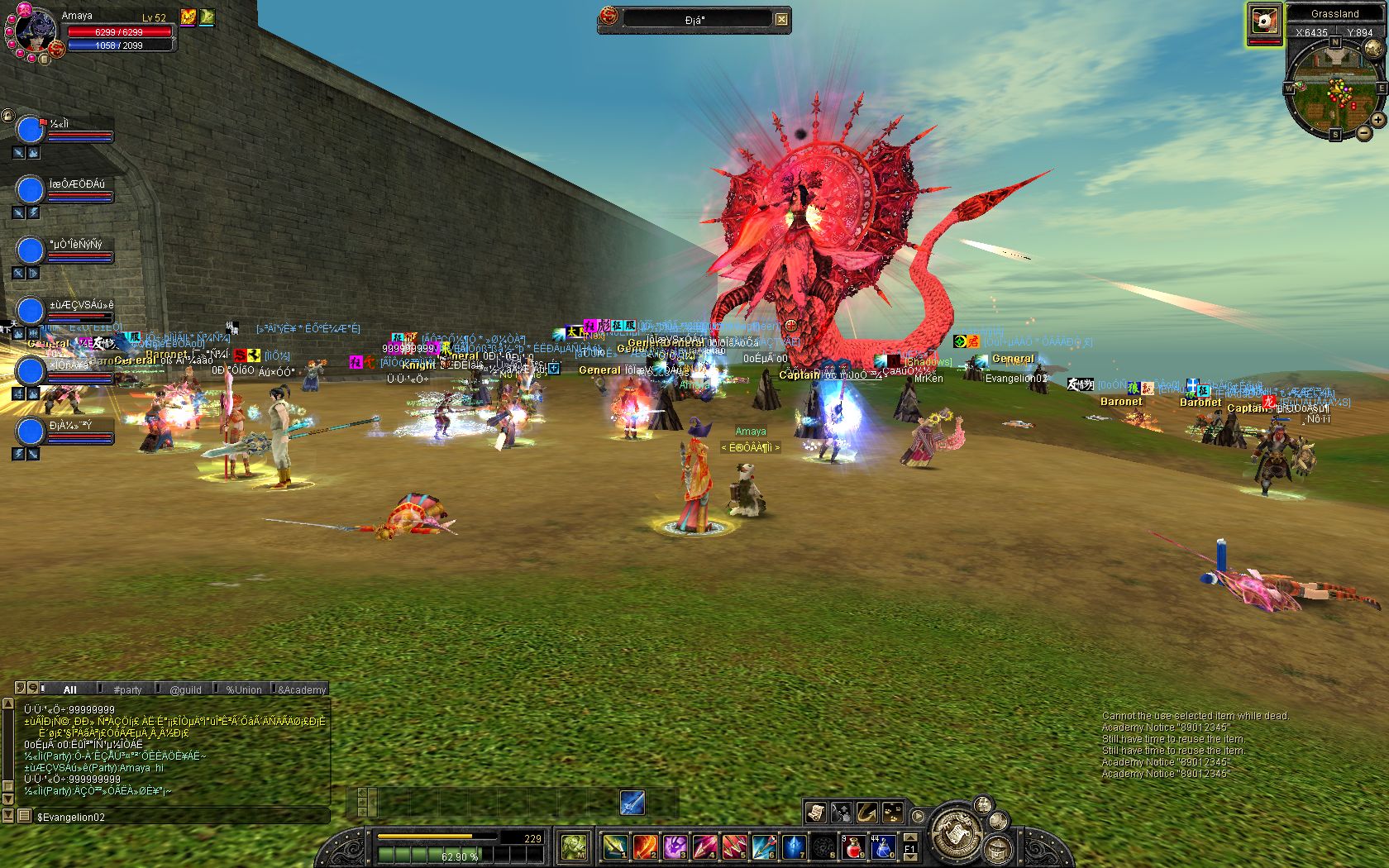Open the paw prints pet menu icon

(x=892, y=813)
